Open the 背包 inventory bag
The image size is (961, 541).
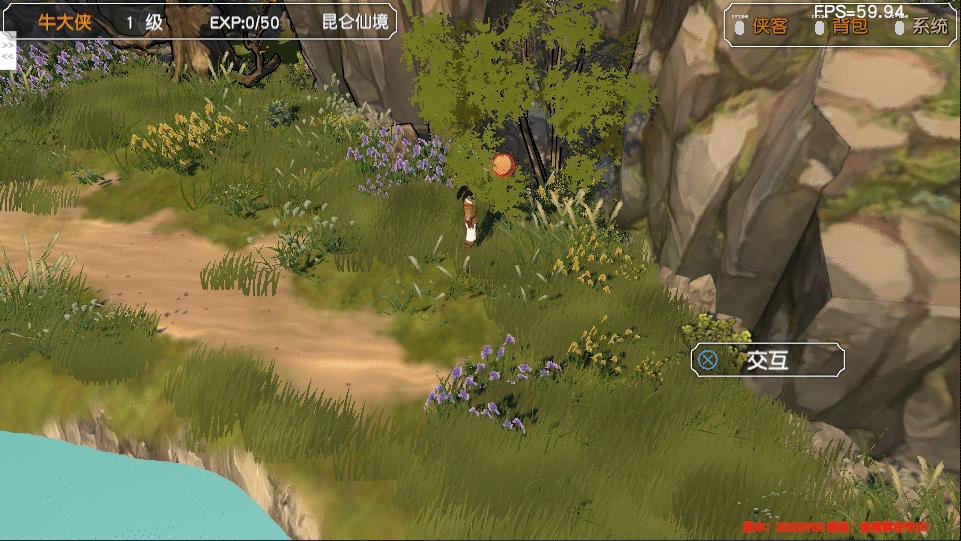(849, 27)
